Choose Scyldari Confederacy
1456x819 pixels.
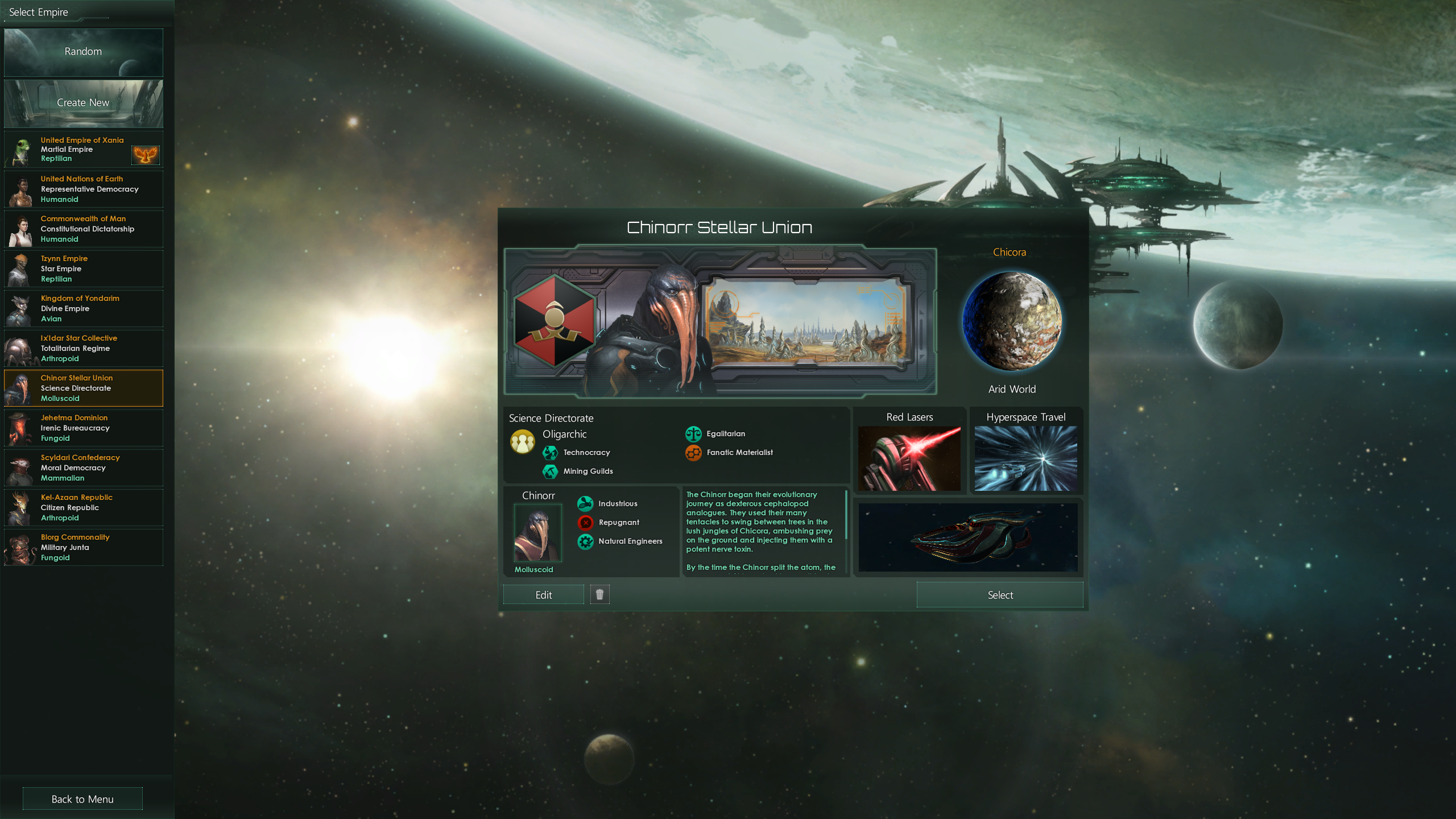coord(83,468)
